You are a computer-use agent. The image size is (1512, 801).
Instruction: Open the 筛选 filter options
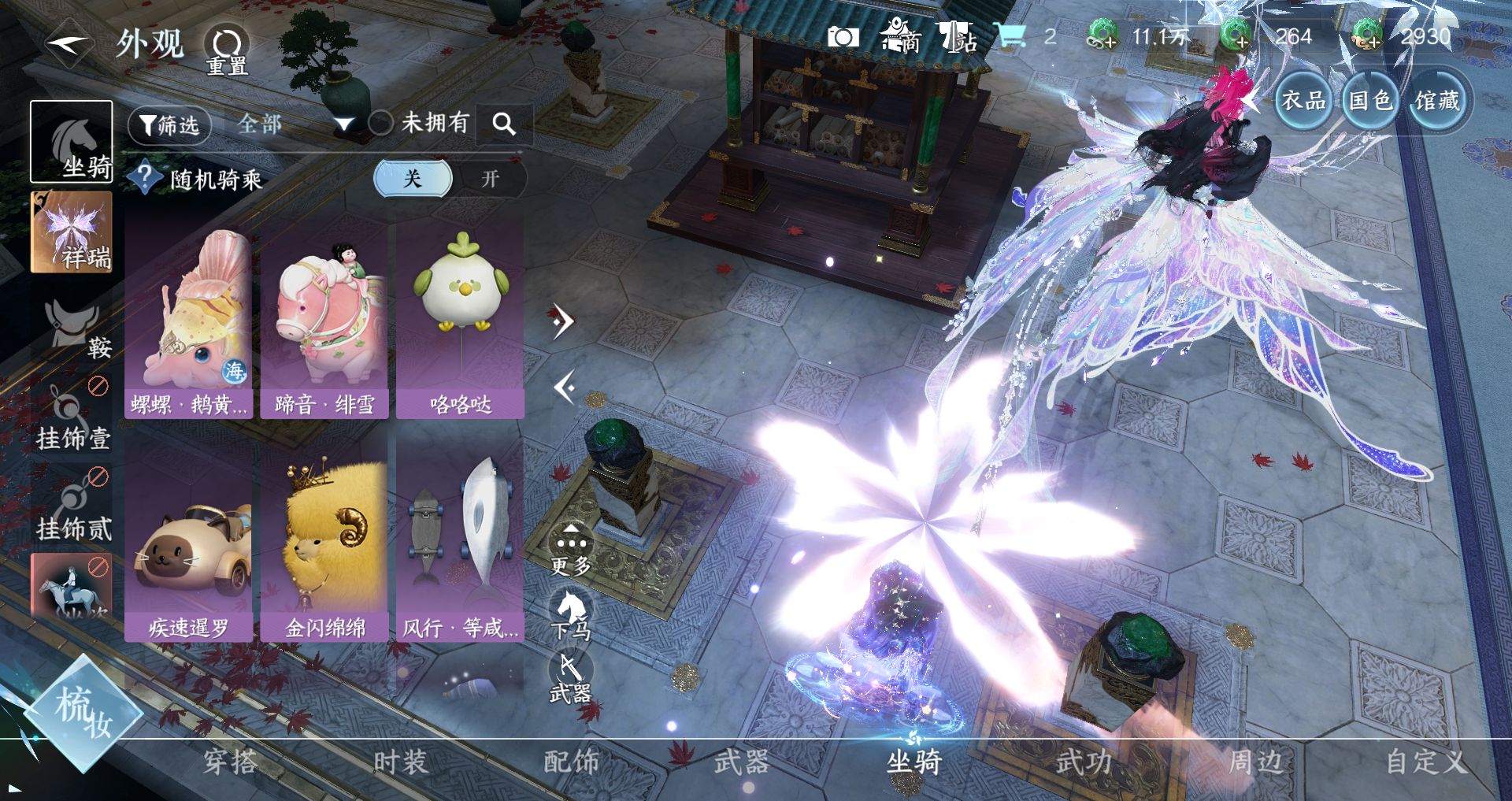[169, 124]
